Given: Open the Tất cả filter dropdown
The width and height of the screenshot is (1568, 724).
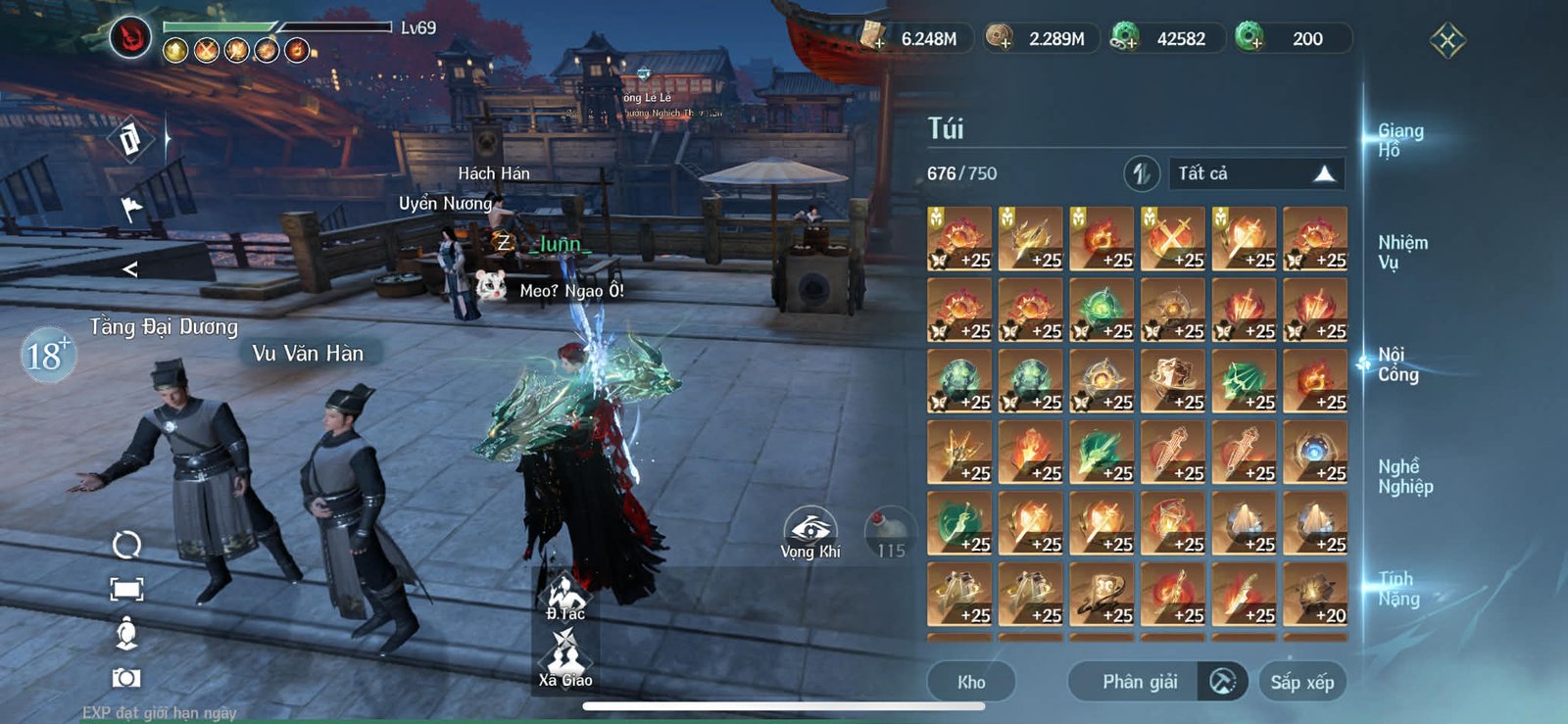Looking at the screenshot, I should click(1257, 173).
